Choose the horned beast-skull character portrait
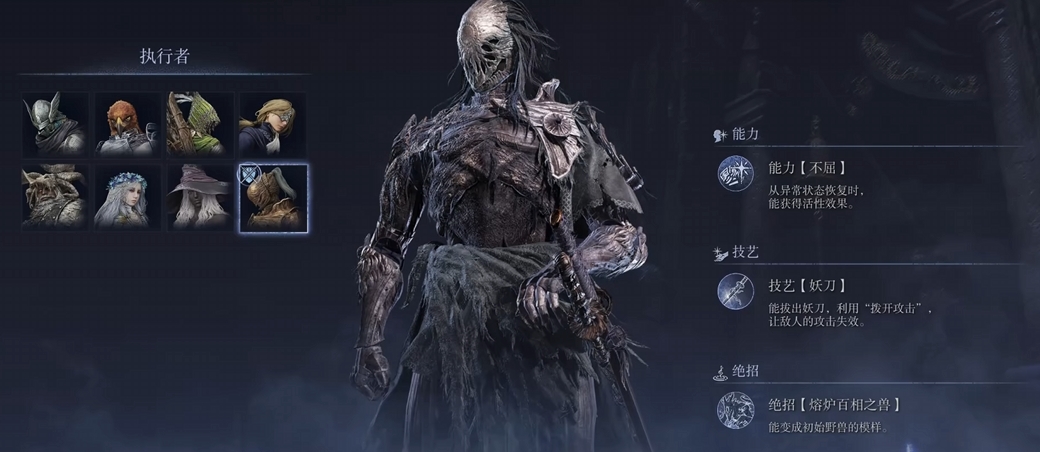 click(56, 197)
